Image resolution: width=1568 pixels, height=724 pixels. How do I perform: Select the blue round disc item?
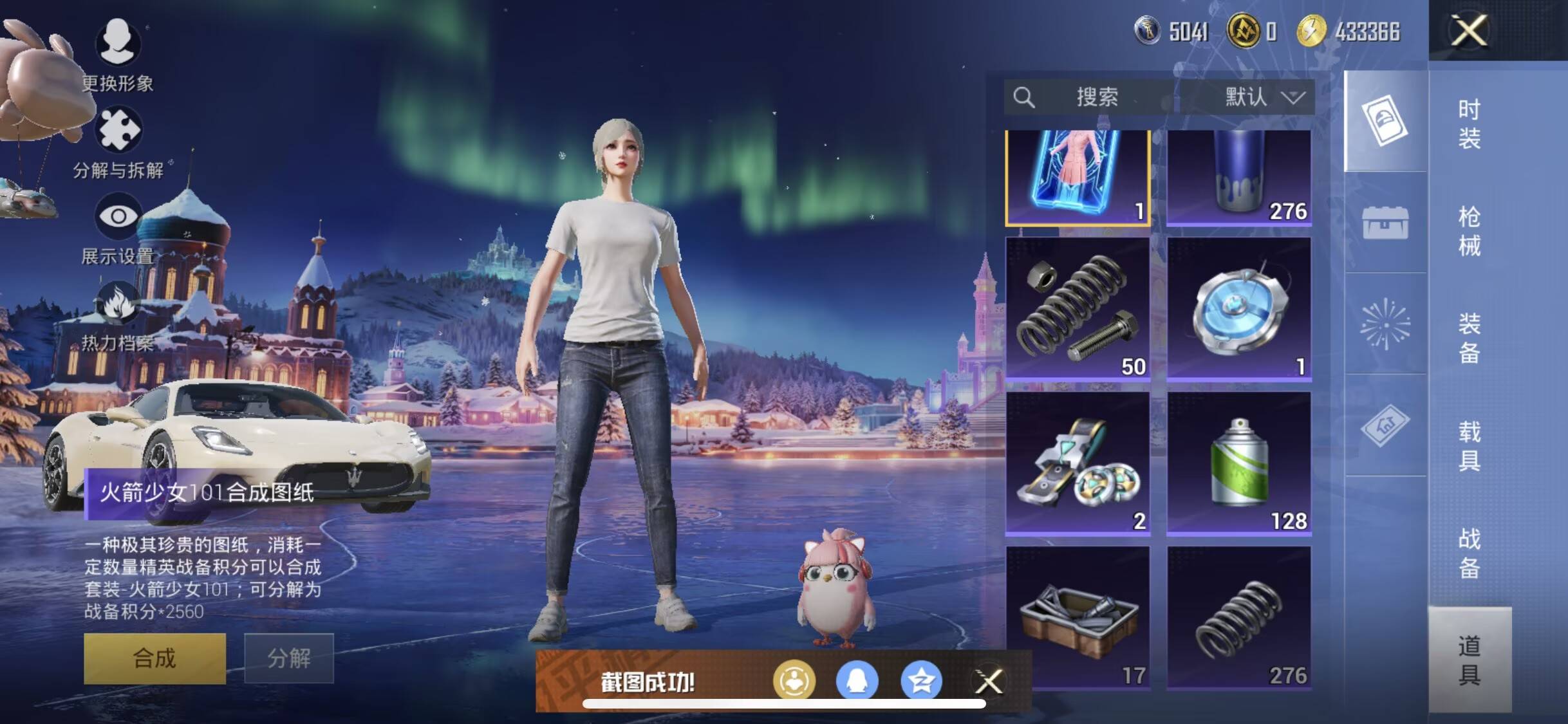pos(1239,308)
